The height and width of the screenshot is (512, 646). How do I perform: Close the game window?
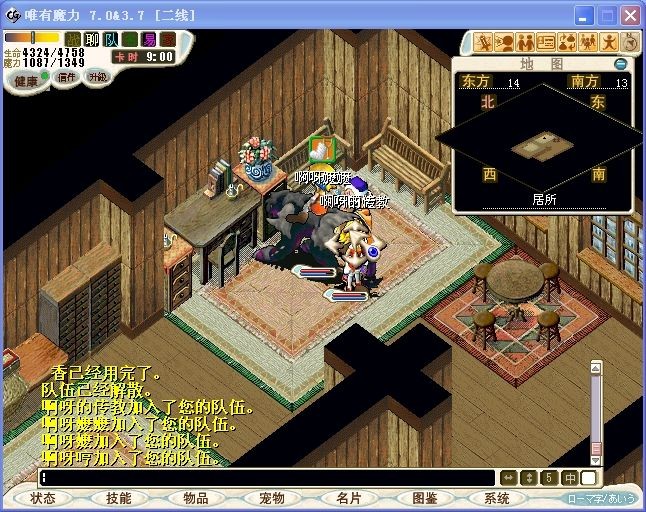coord(629,15)
